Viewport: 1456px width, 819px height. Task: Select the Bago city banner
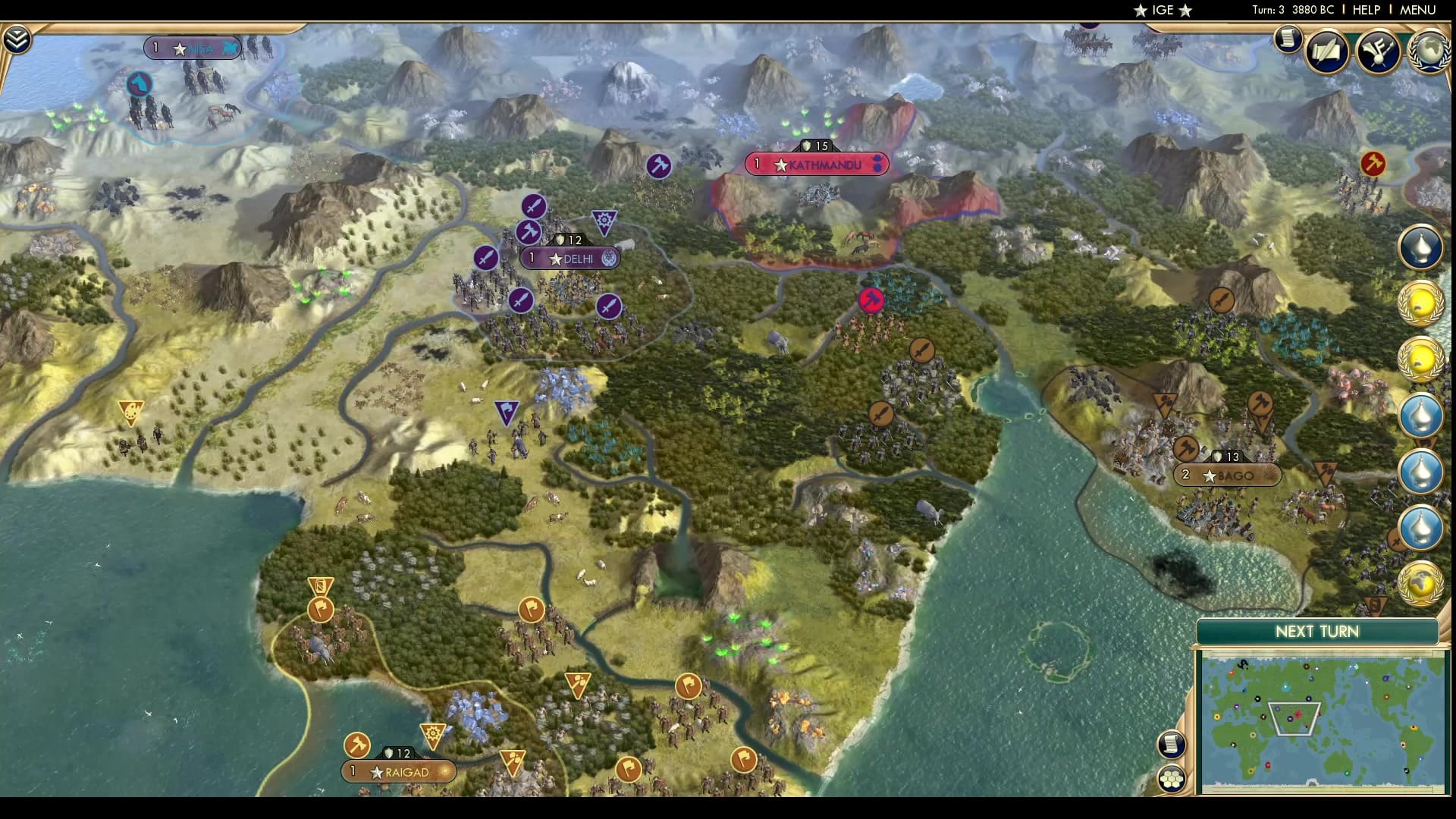(x=1228, y=477)
